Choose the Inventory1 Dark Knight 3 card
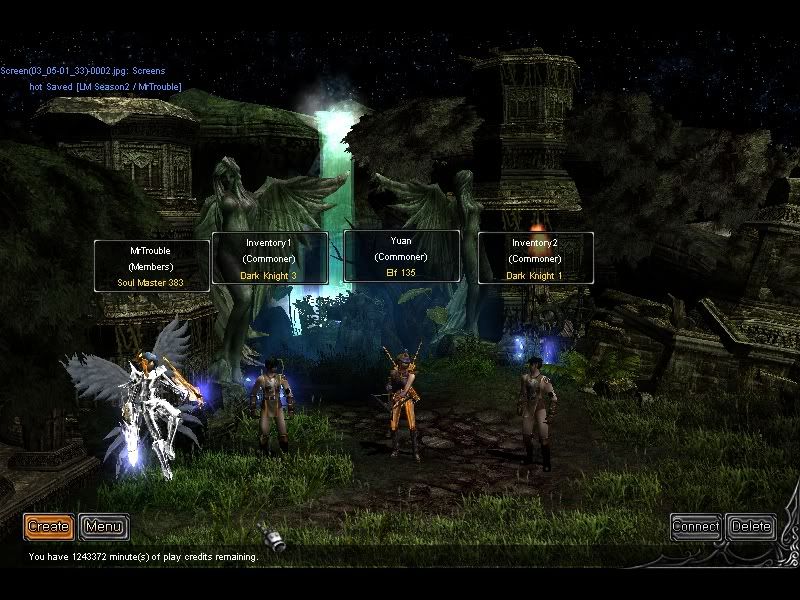800x600 pixels. [269, 258]
